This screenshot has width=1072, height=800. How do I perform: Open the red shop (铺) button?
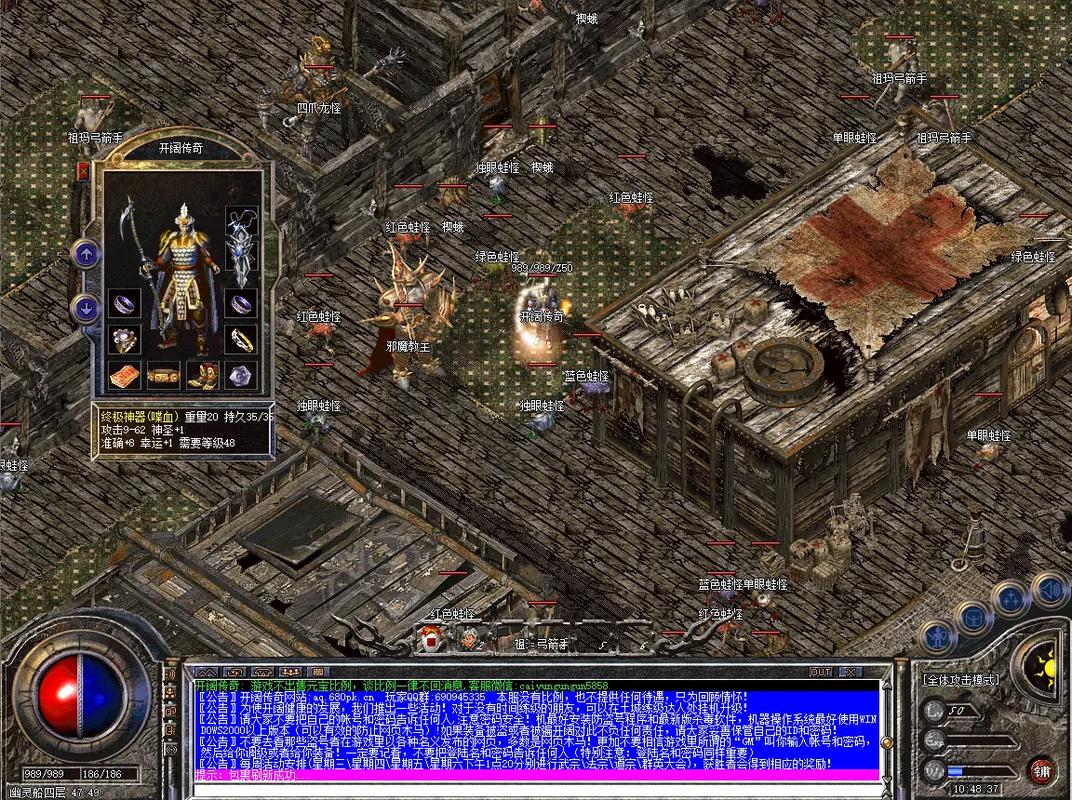(x=1042, y=770)
